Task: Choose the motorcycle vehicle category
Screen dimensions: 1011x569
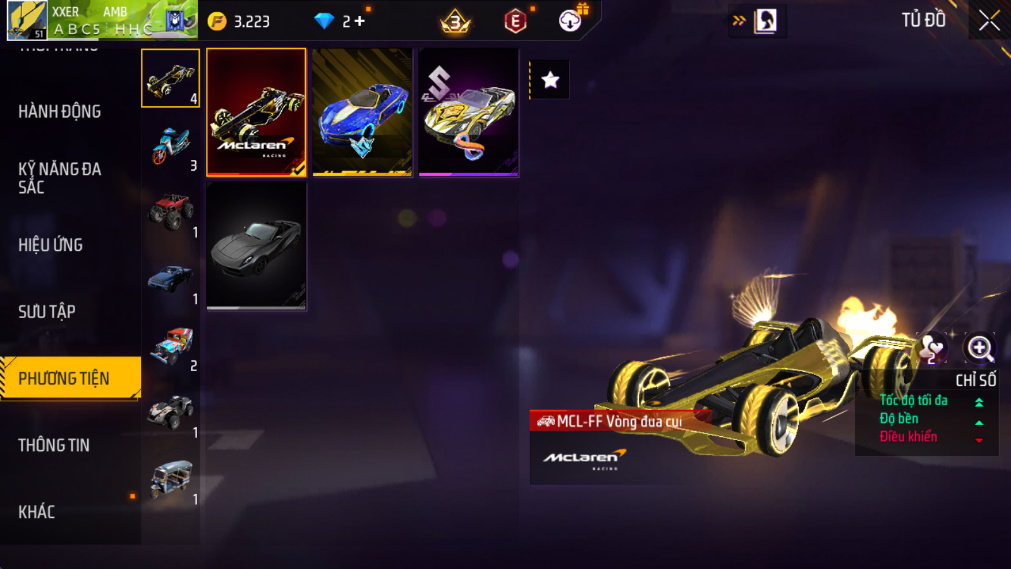Action: click(x=170, y=145)
